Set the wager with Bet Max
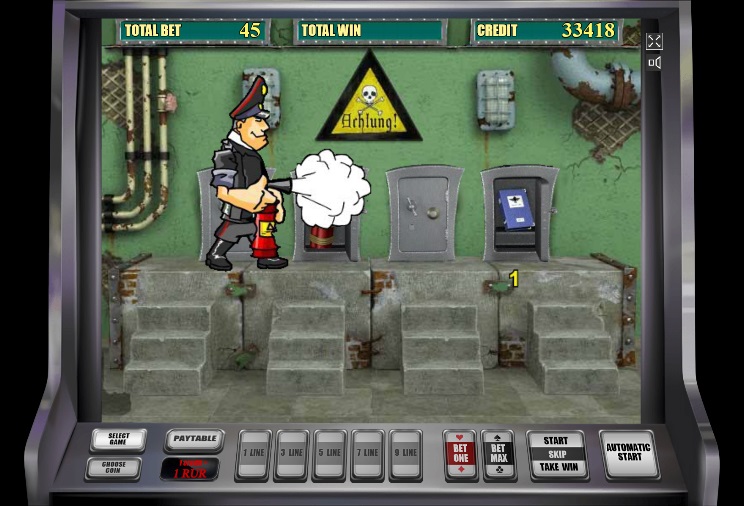Screen dimensions: 744x506 [498, 455]
